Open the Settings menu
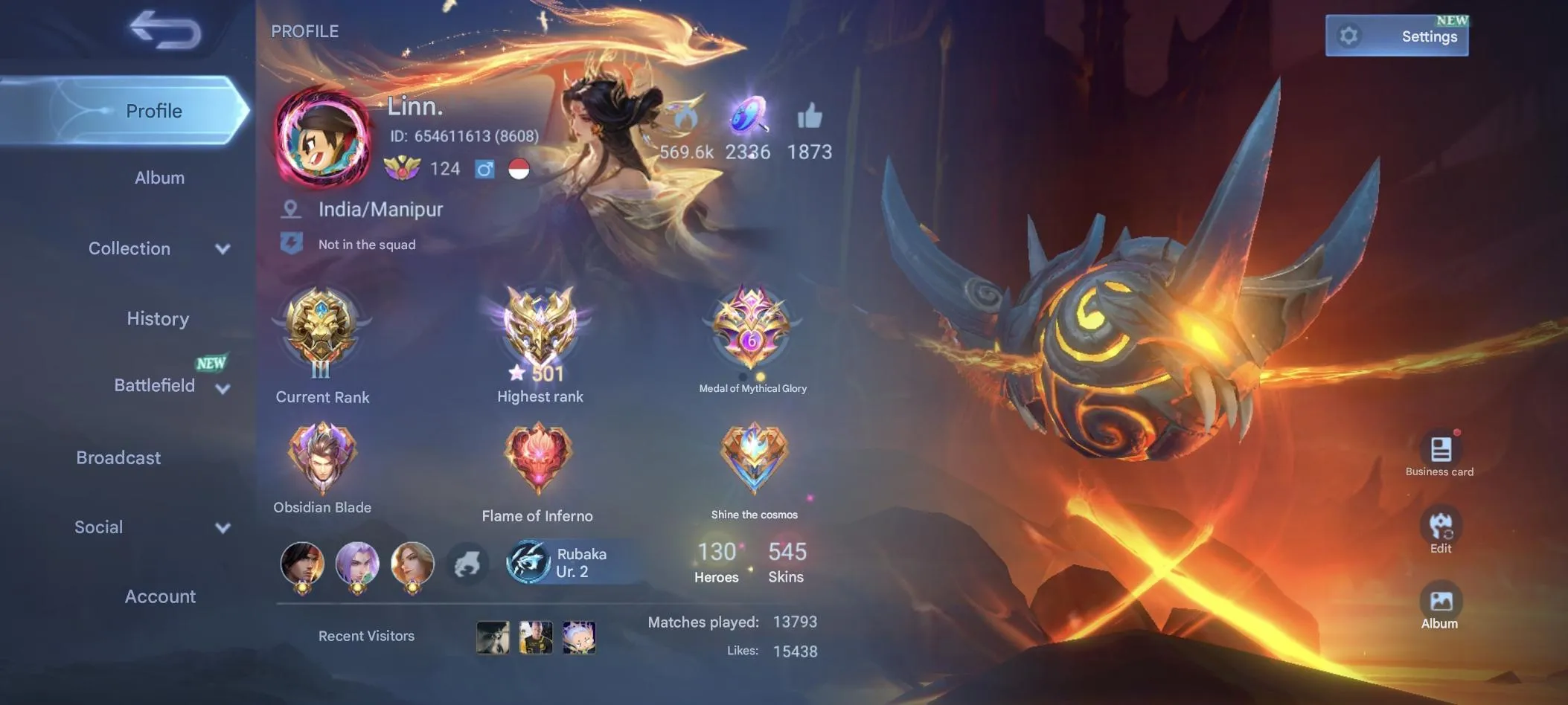Viewport: 1568px width, 705px height. (1397, 35)
